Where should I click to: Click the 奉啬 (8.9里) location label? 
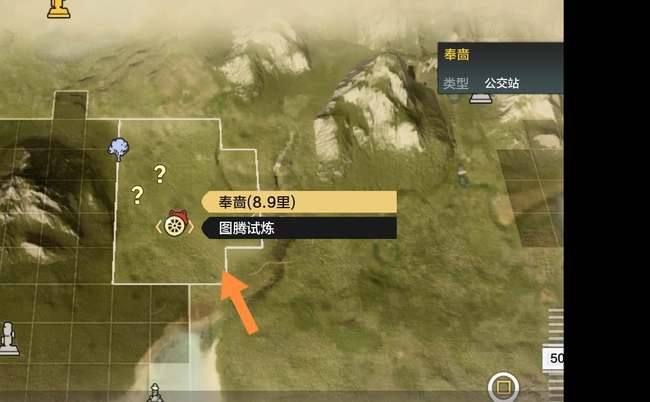pyautogui.click(x=299, y=202)
